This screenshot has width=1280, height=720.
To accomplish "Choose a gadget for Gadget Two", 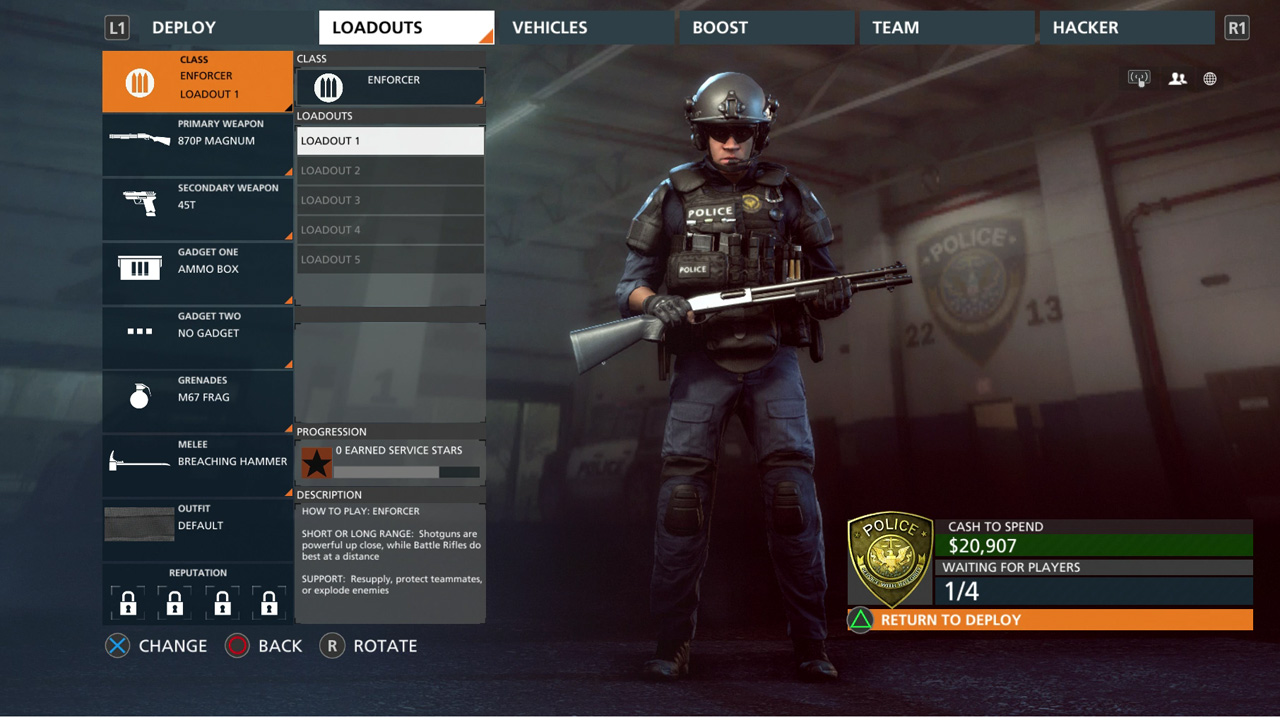I will [198, 337].
